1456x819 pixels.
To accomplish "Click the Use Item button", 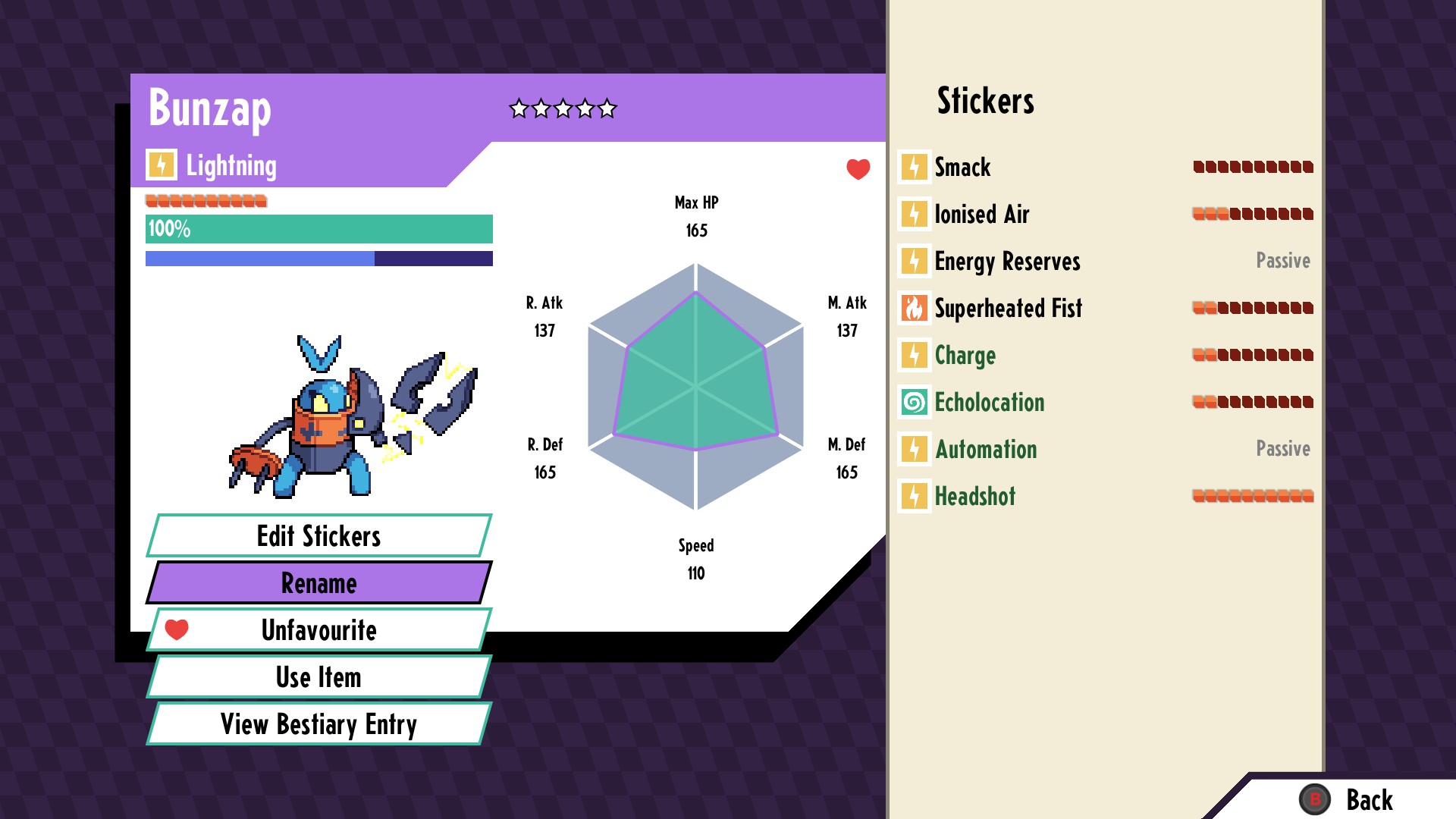I will 318,677.
